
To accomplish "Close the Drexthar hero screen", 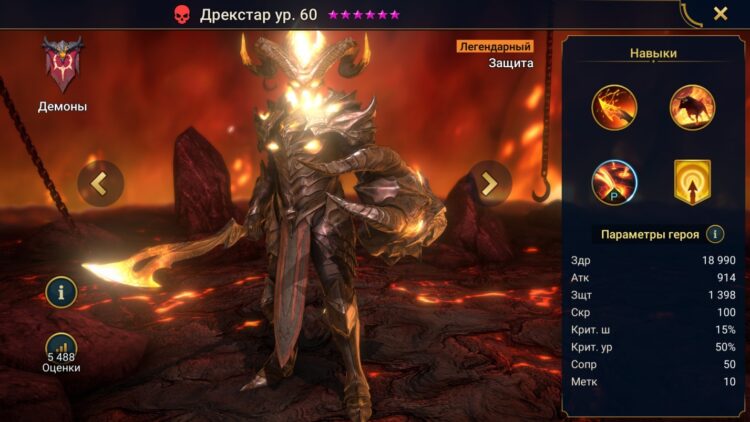I will [720, 14].
